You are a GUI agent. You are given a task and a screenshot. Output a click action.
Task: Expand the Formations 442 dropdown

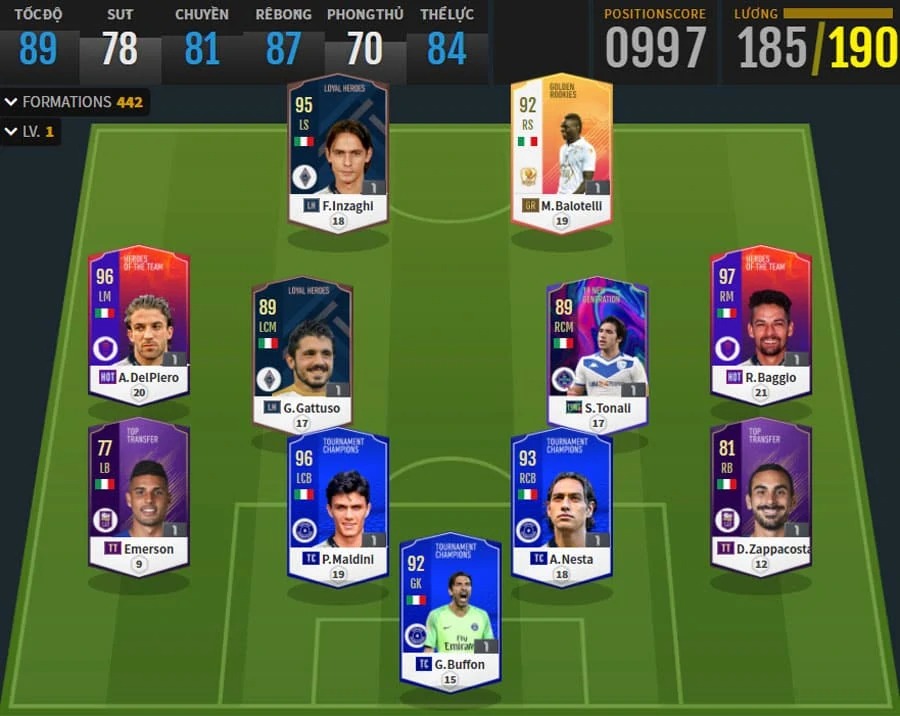click(75, 102)
